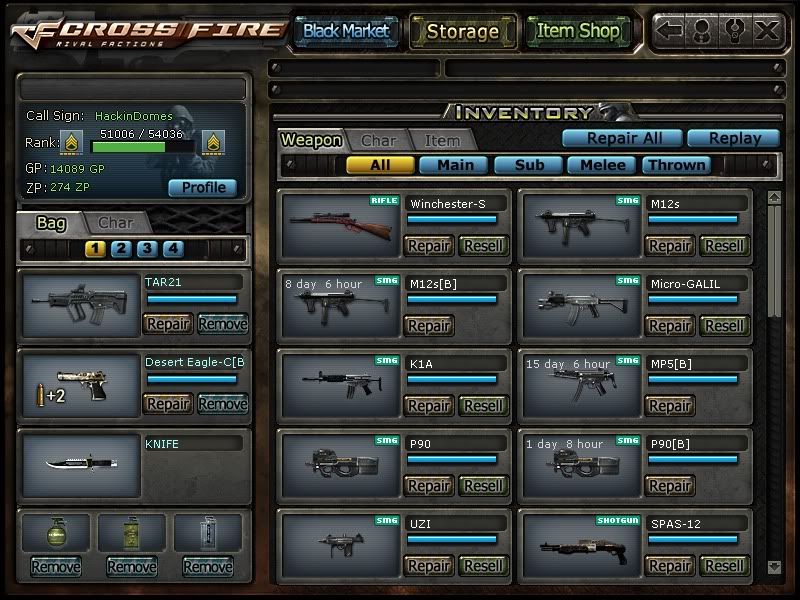Resell the Winchester-S rifle
The height and width of the screenshot is (600, 800).
[484, 245]
